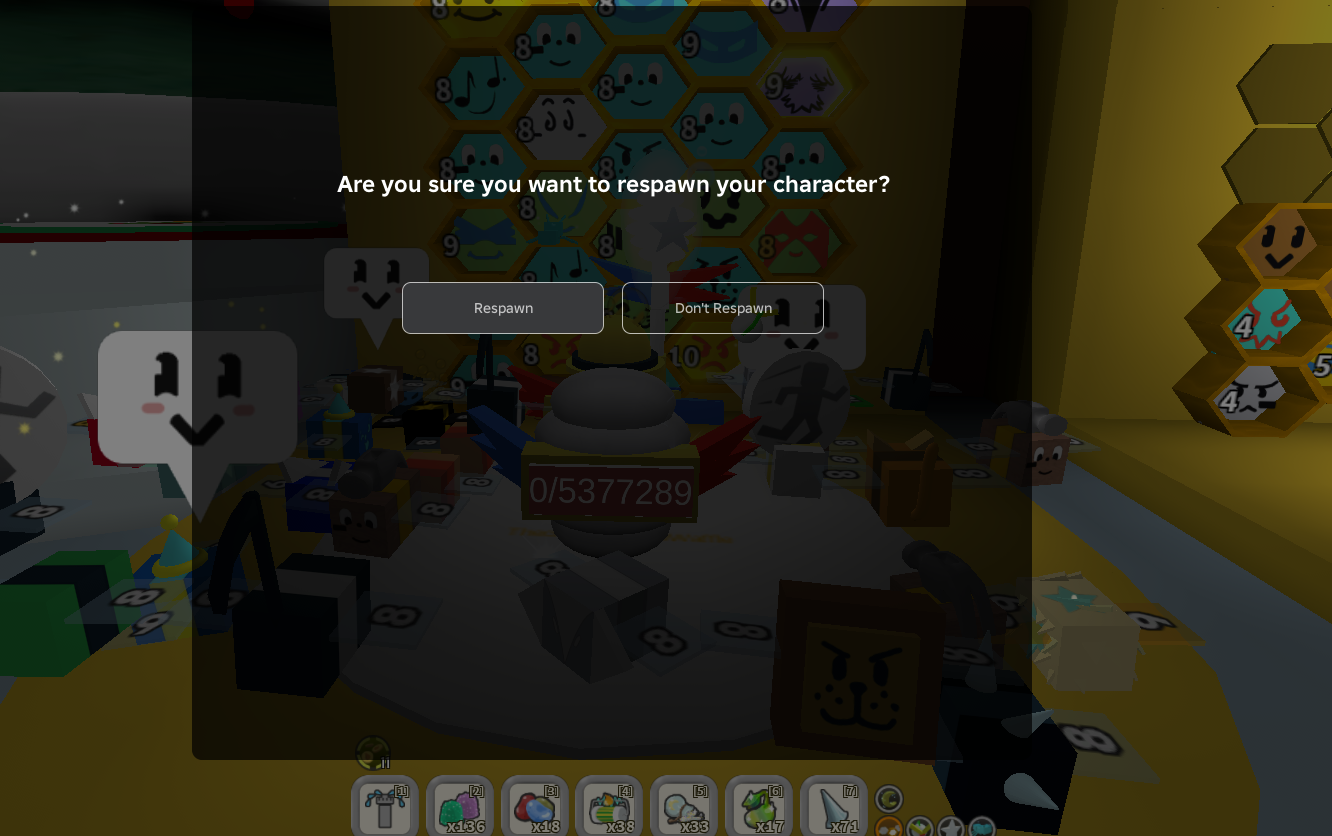
Task: Click the hive honey progress counter 0/5377289
Action: 610,491
